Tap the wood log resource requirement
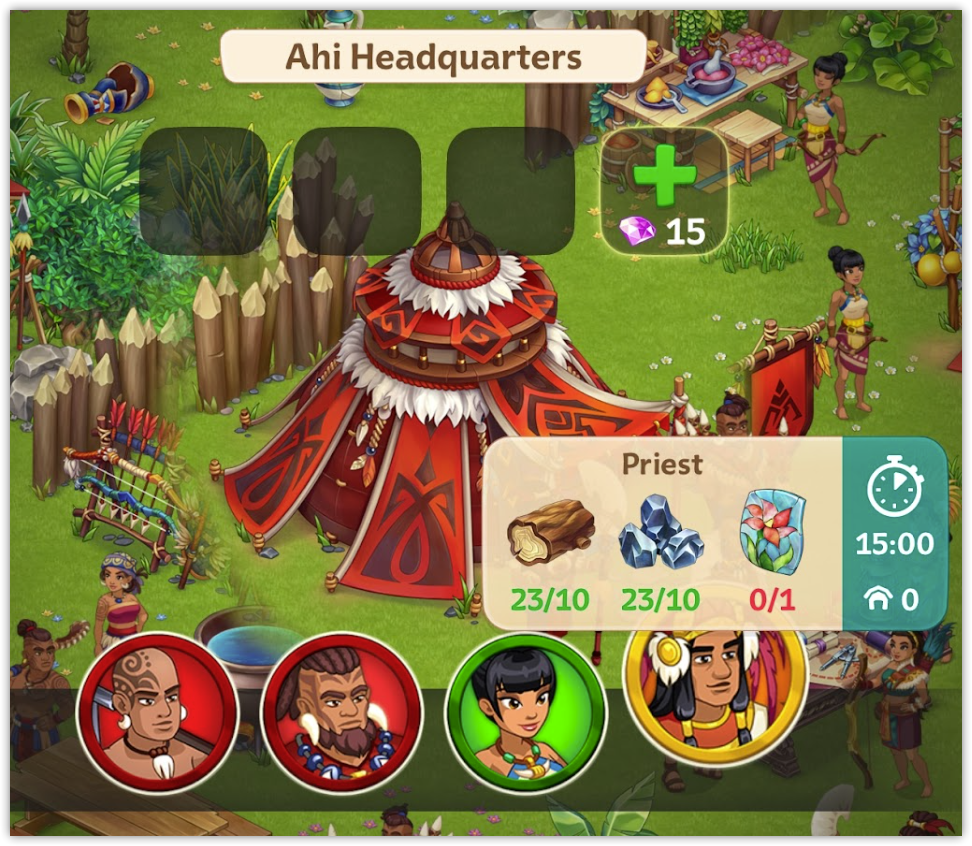 click(549, 533)
